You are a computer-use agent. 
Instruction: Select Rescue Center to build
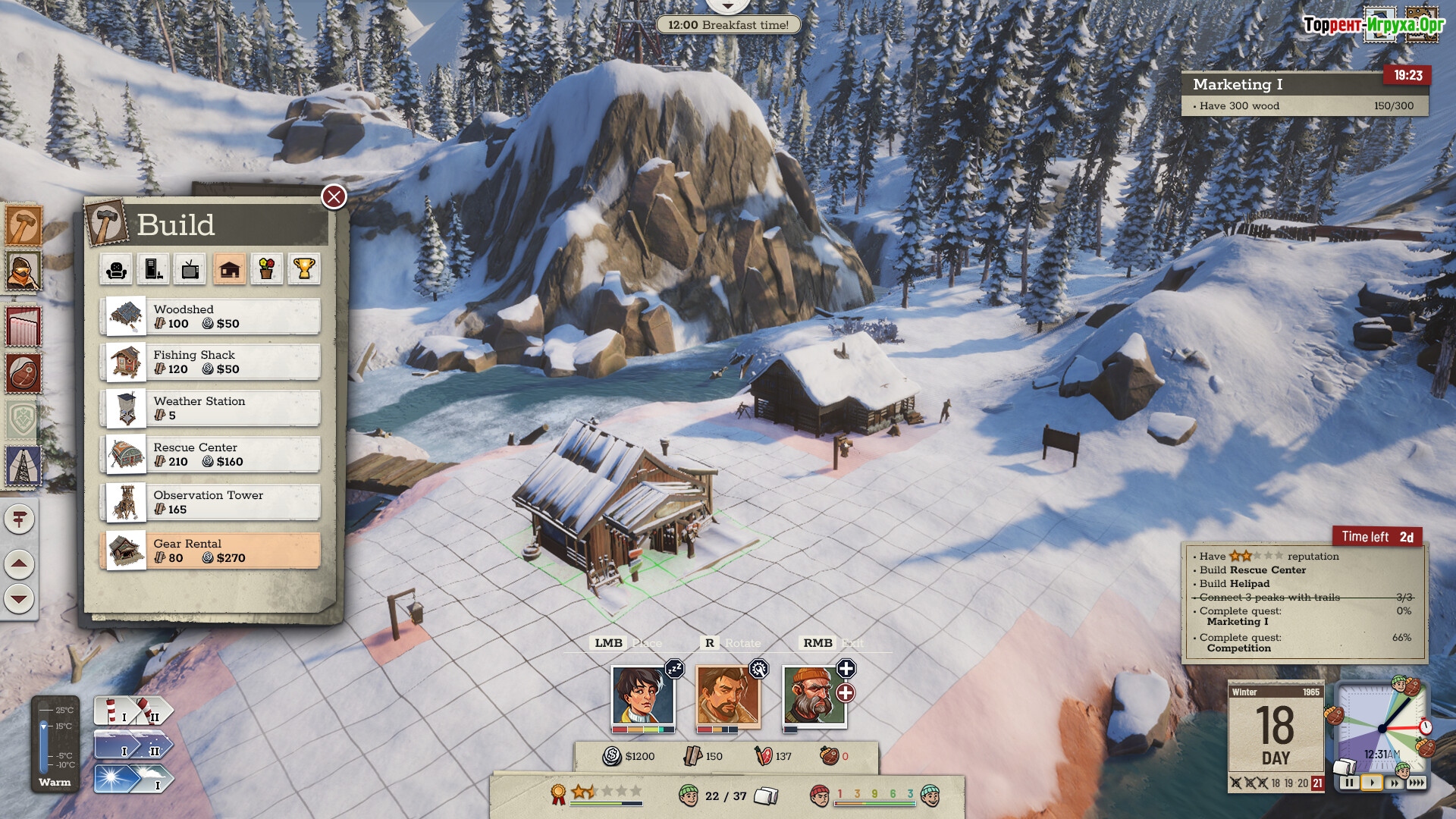tap(210, 454)
